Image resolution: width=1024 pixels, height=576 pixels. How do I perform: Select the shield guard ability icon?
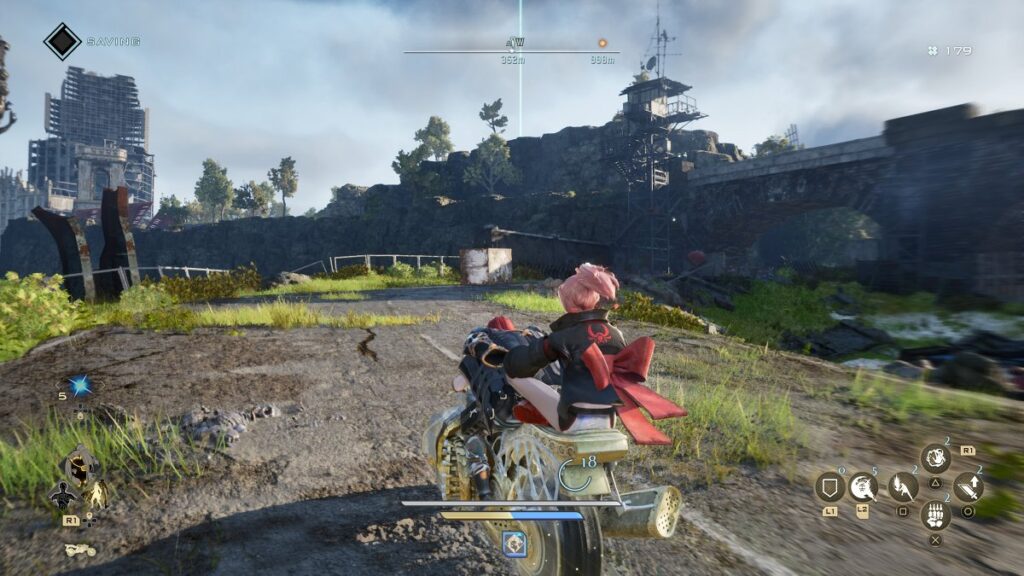pyautogui.click(x=829, y=487)
